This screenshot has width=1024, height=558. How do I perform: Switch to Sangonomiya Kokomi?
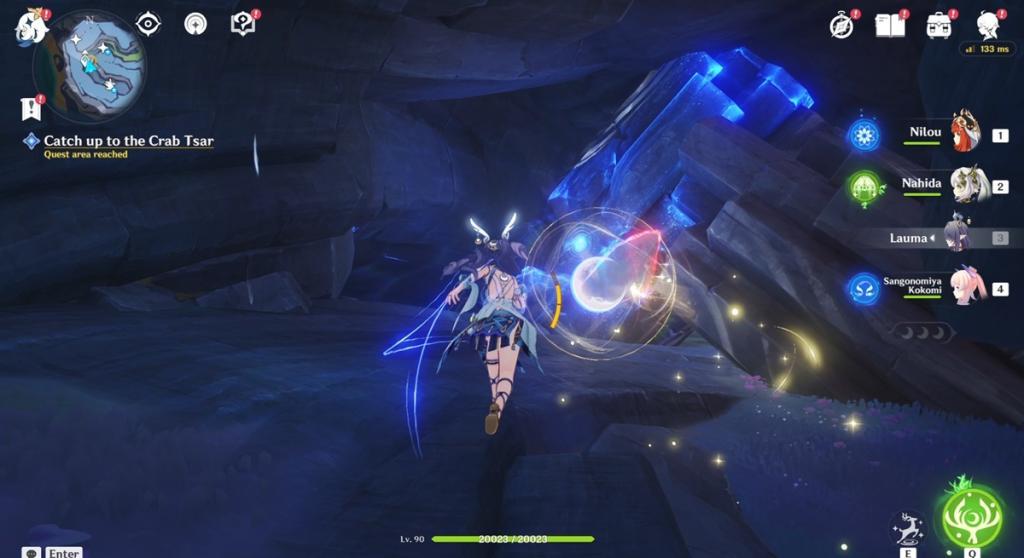pyautogui.click(x=966, y=288)
